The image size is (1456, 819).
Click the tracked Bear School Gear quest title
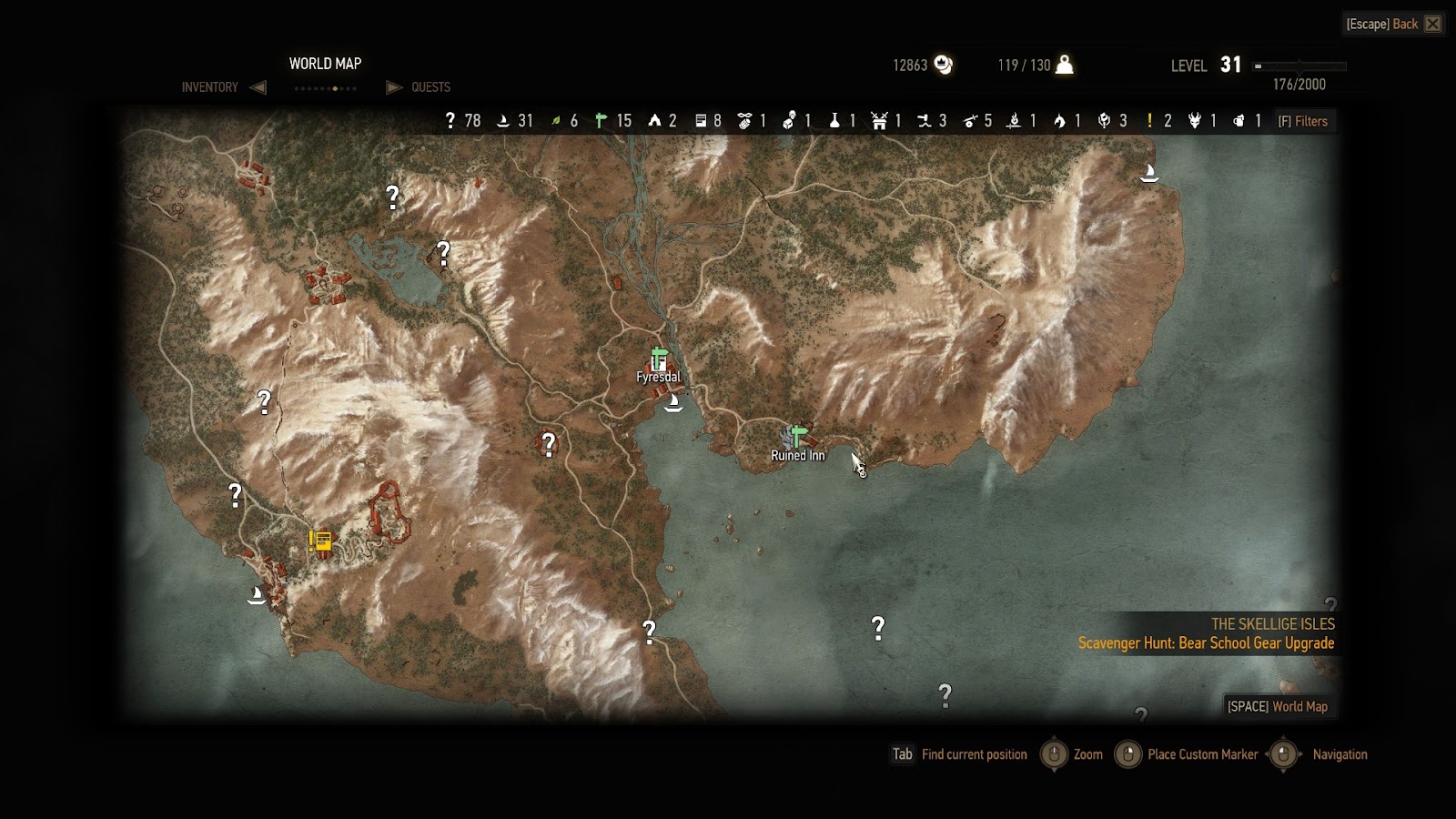pyautogui.click(x=1206, y=643)
